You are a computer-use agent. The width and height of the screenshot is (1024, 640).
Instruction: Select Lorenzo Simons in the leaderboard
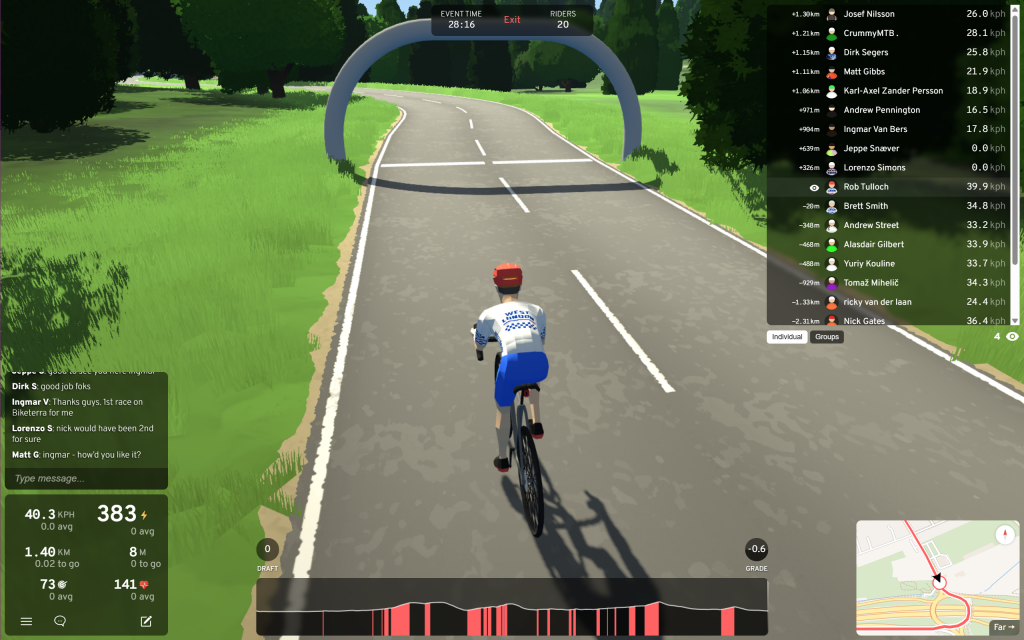point(873,167)
